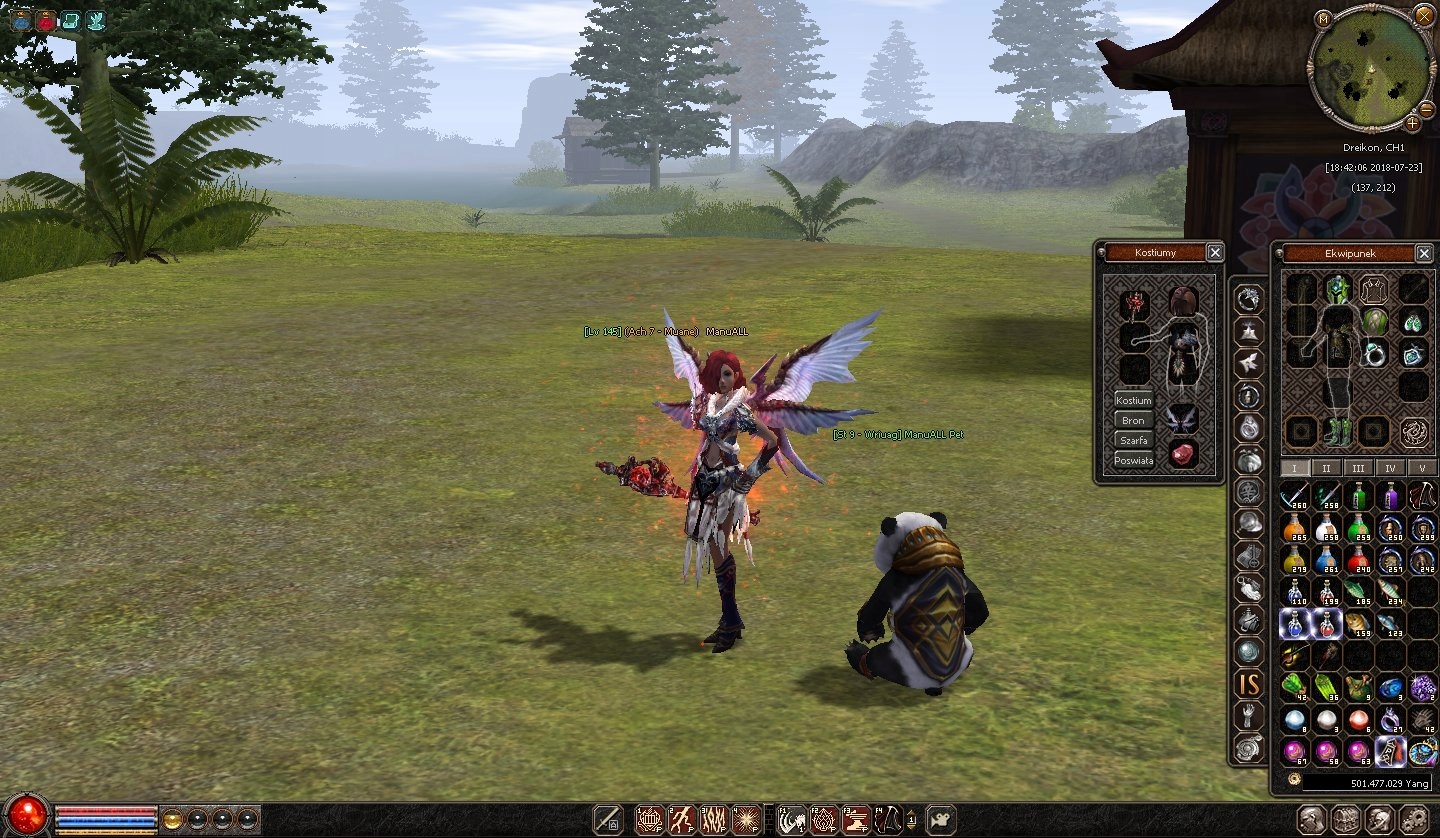
Task: Select the equipped green helmet slot
Action: [1338, 291]
